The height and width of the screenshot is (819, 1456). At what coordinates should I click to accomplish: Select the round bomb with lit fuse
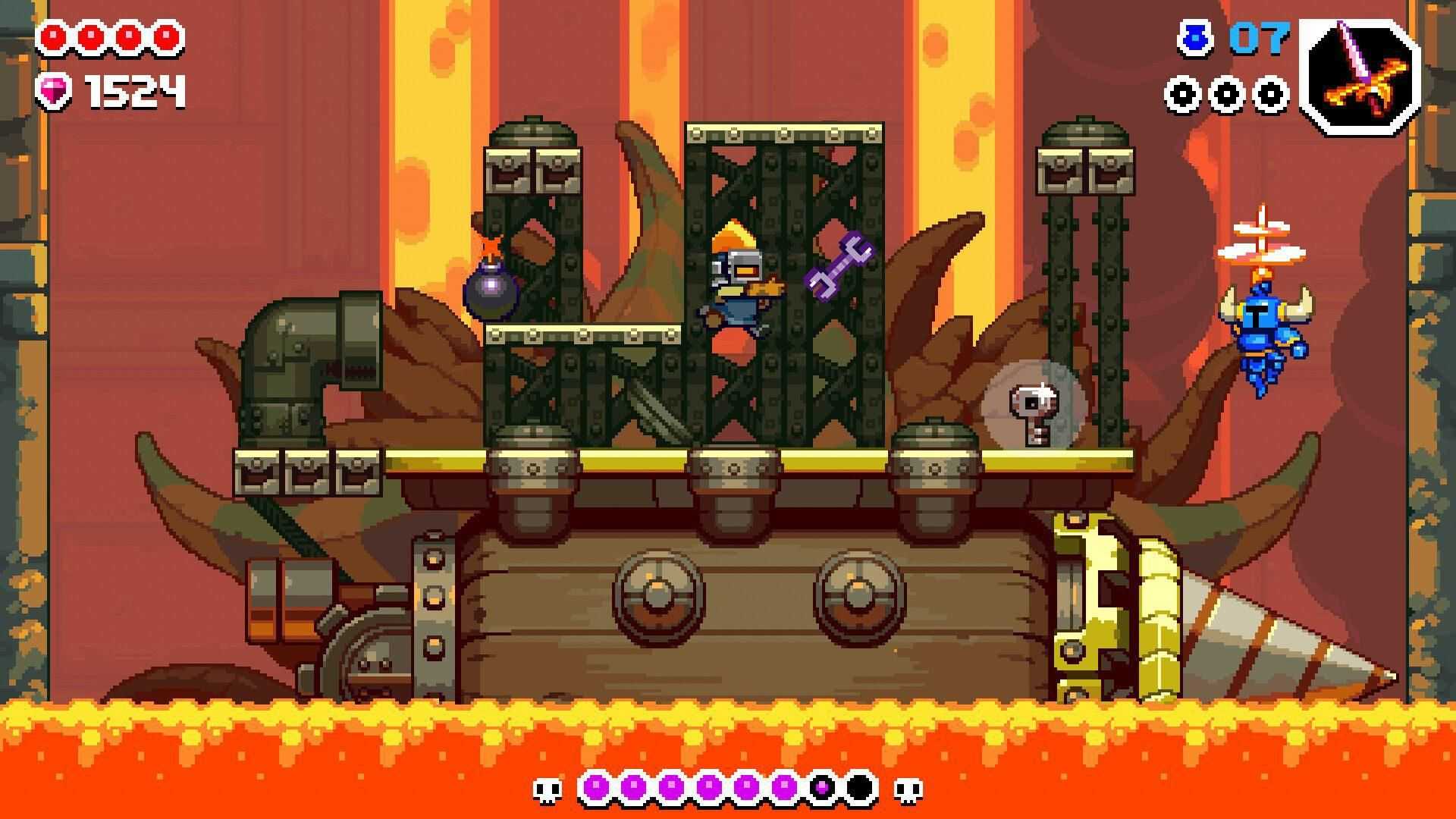(490, 294)
